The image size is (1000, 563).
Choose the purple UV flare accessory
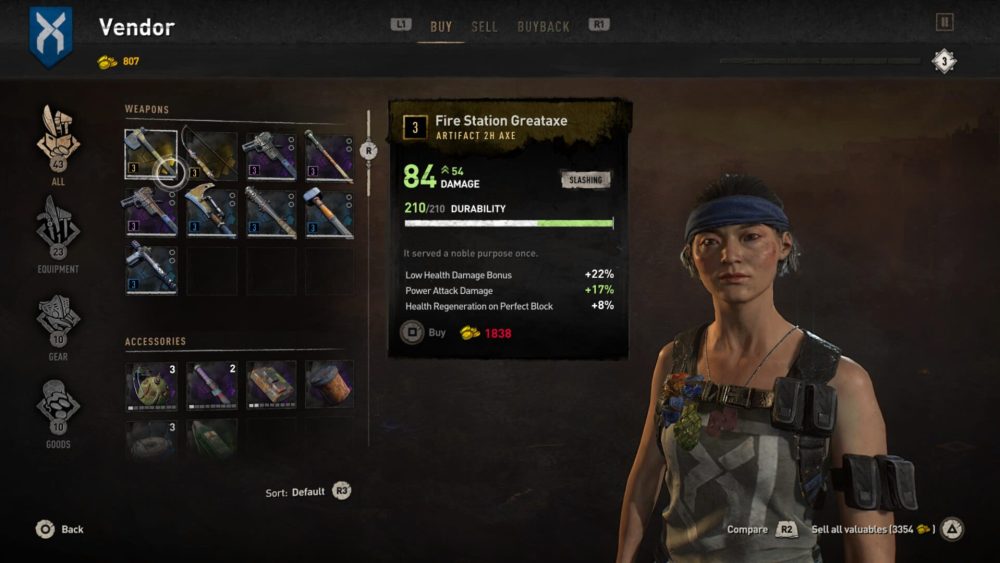click(211, 385)
